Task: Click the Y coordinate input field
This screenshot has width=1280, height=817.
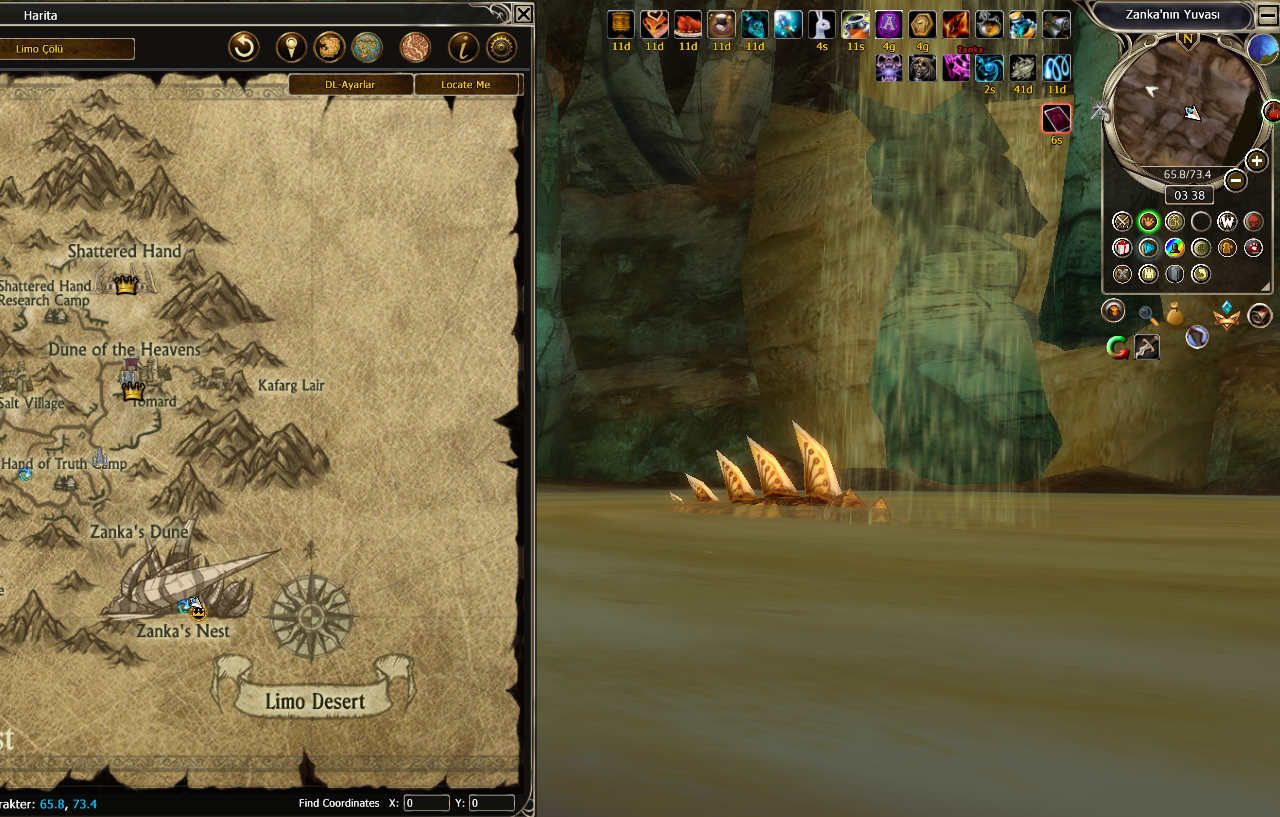Action: 492,803
